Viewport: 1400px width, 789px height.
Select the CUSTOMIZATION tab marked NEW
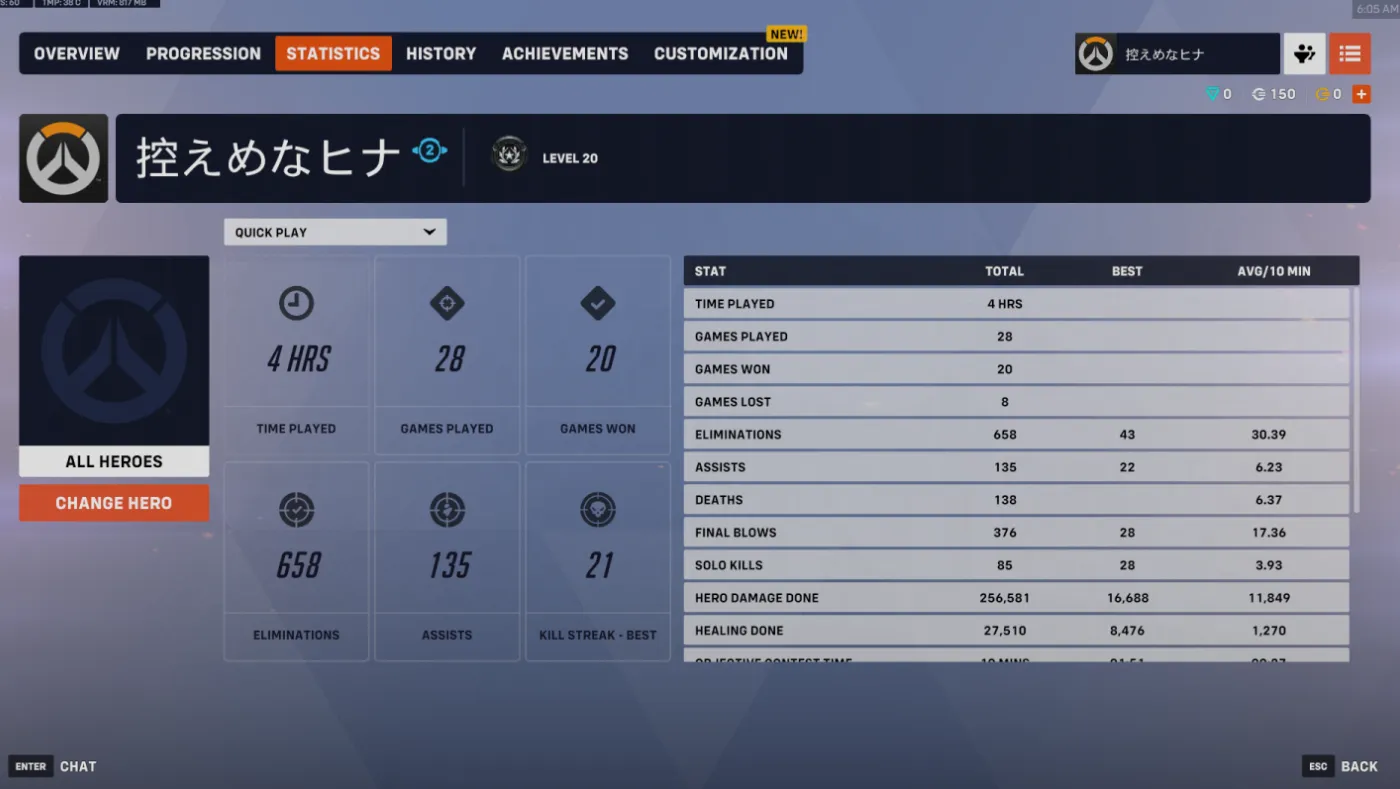pyautogui.click(x=721, y=53)
